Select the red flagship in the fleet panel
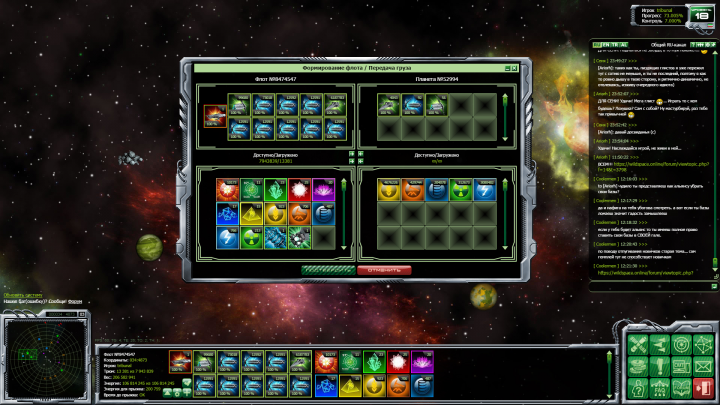This screenshot has width=720, height=405. point(214,116)
